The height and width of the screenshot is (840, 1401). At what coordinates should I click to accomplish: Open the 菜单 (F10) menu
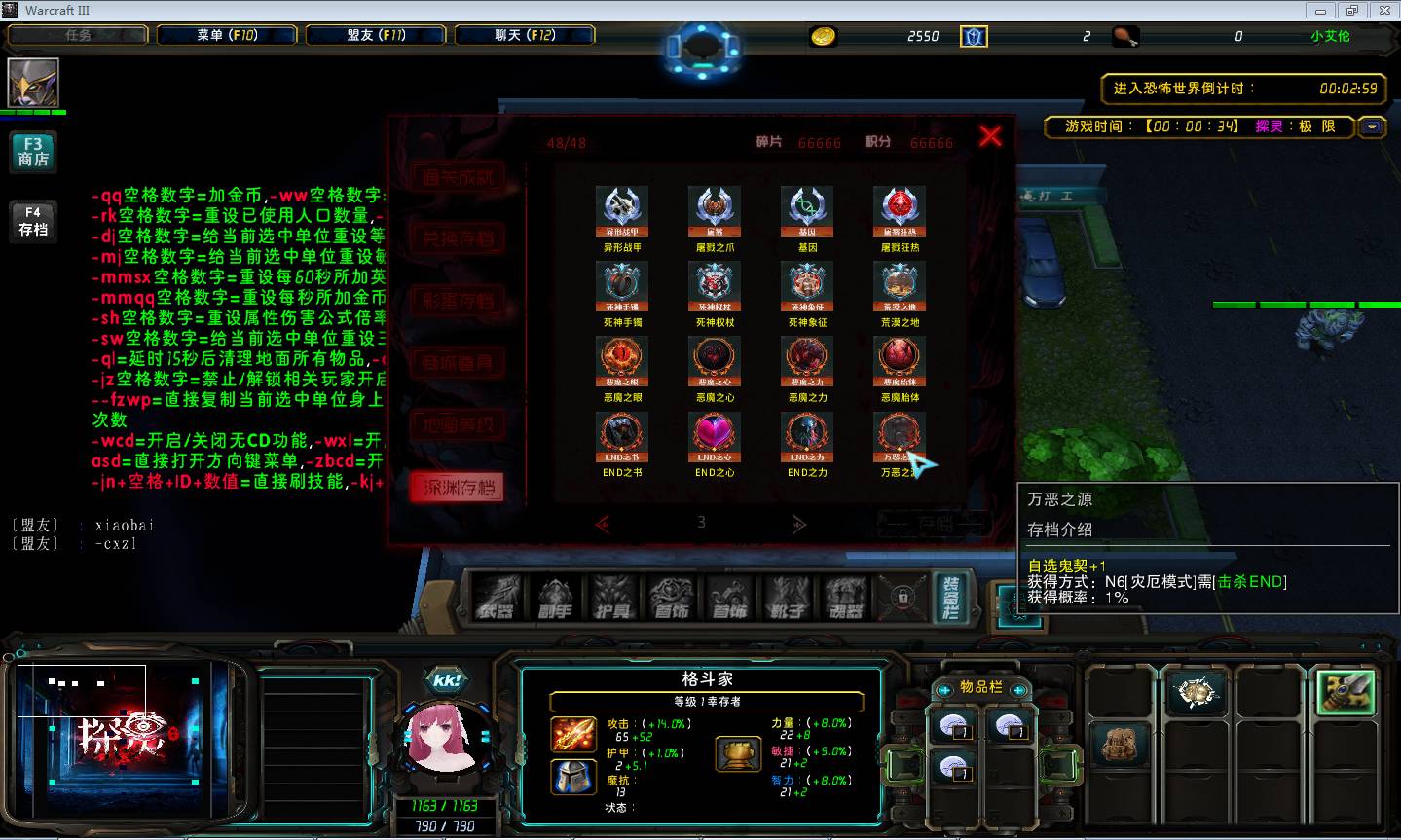click(227, 35)
